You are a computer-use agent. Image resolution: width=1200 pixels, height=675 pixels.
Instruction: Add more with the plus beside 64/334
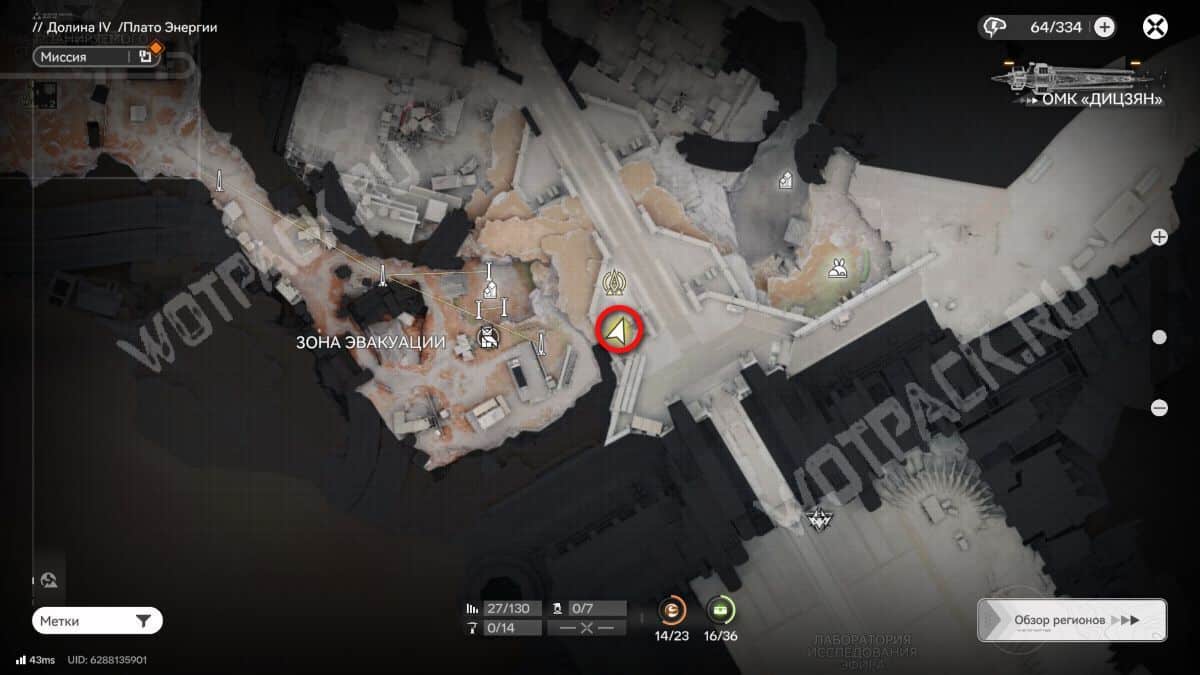coord(1104,27)
